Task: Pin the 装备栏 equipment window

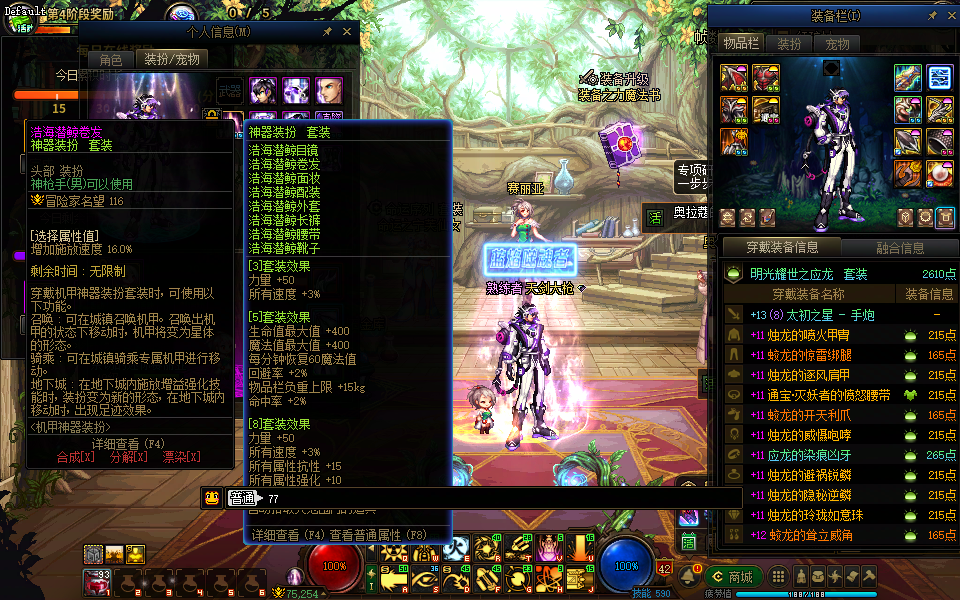Action: click(932, 16)
